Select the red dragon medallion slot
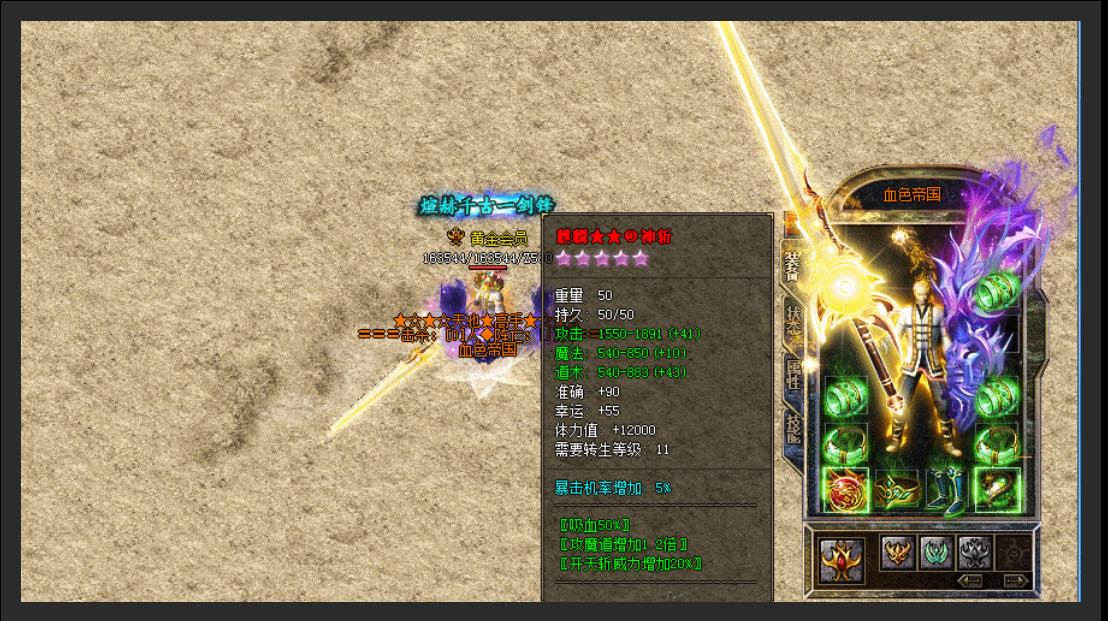The height and width of the screenshot is (621, 1108). click(x=845, y=490)
